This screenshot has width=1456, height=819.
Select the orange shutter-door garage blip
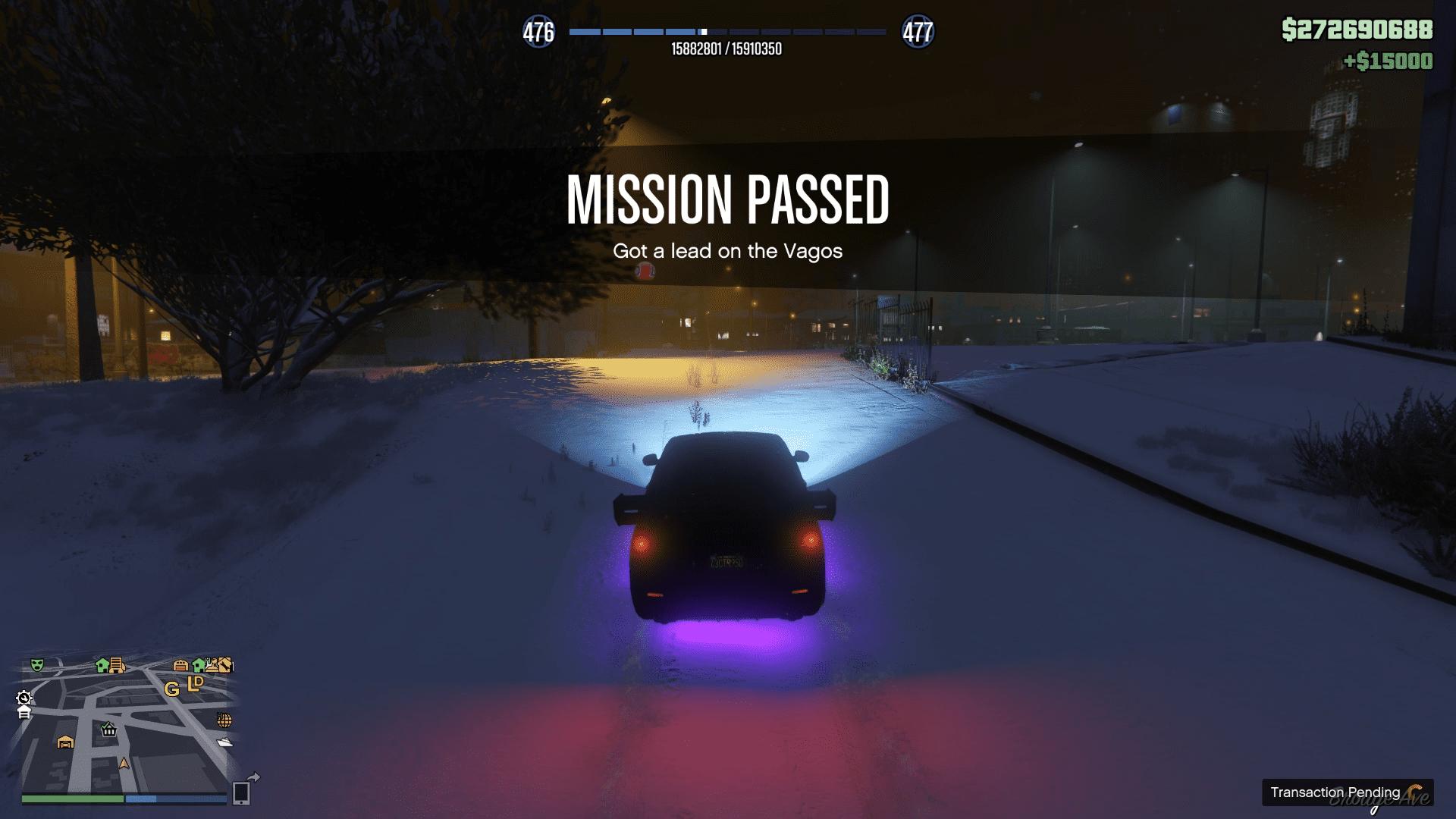click(x=180, y=665)
